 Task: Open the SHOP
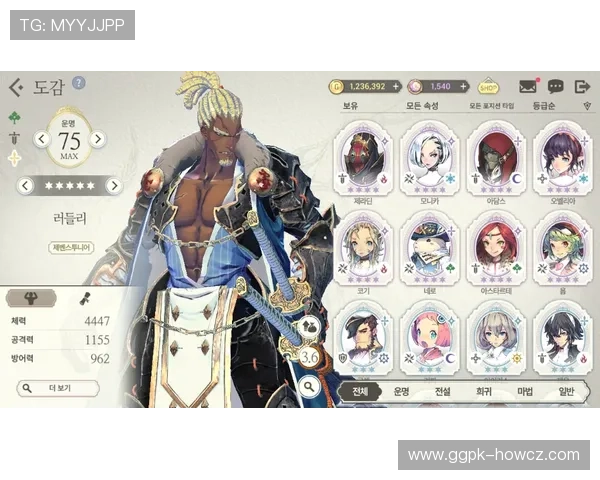(489, 87)
